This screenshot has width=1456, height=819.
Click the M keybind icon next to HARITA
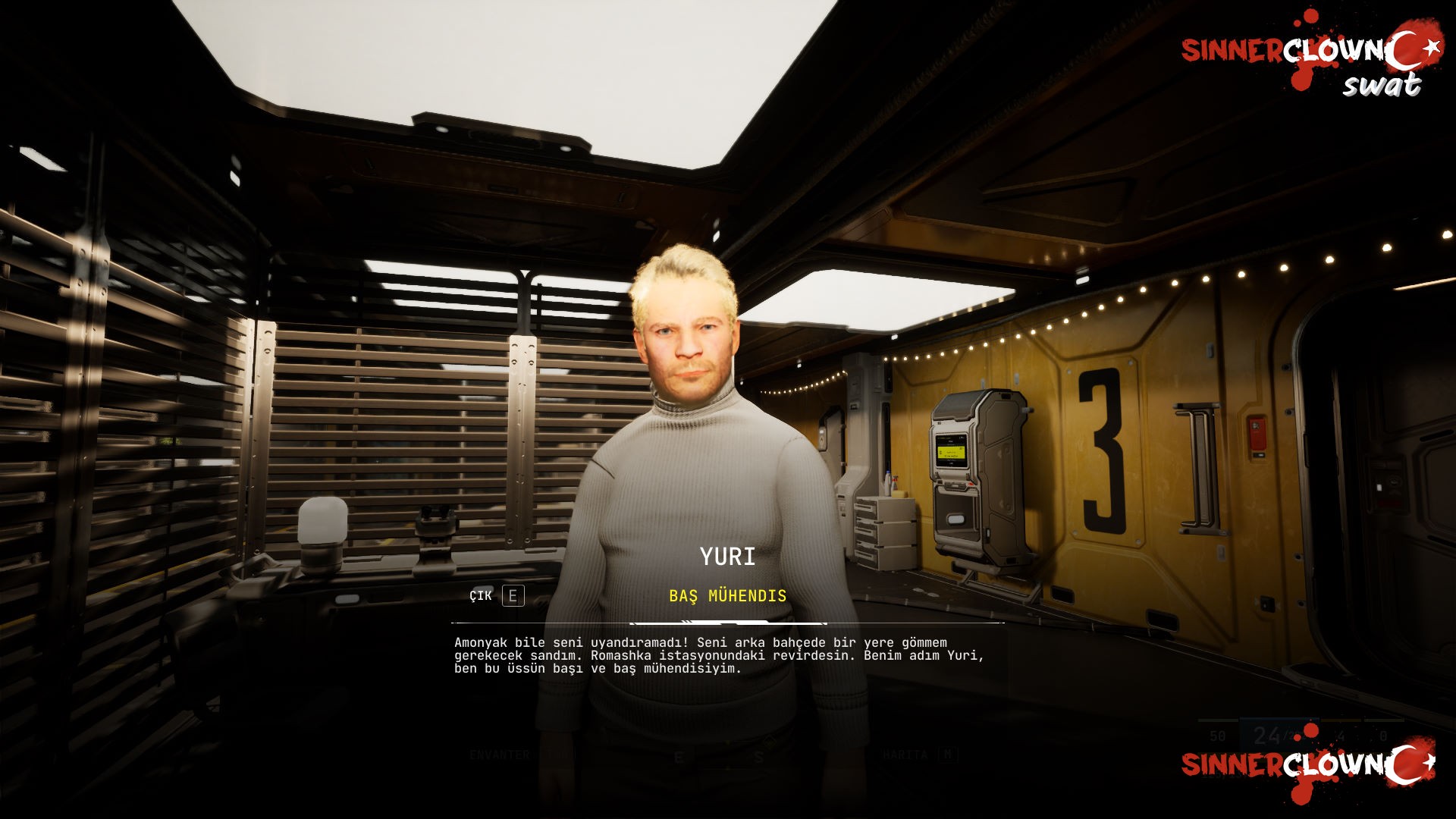(x=948, y=755)
